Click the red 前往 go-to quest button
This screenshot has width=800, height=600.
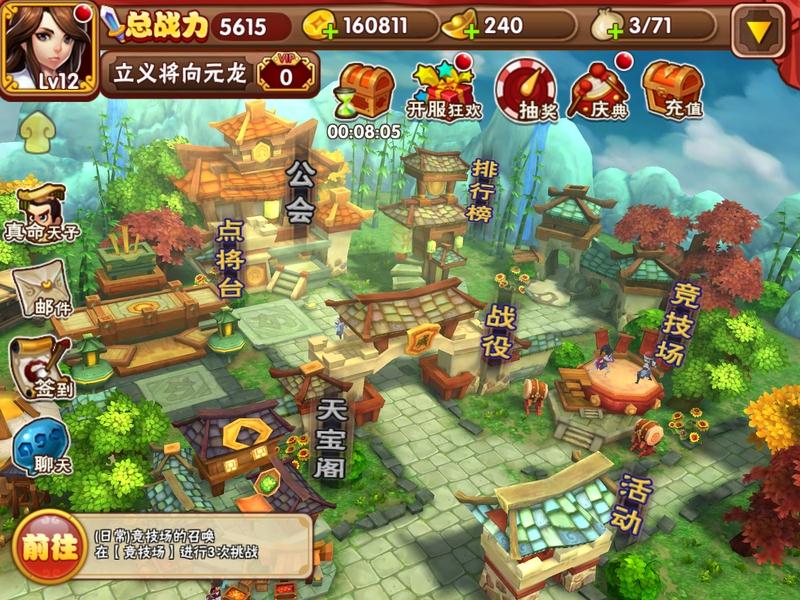tap(46, 547)
